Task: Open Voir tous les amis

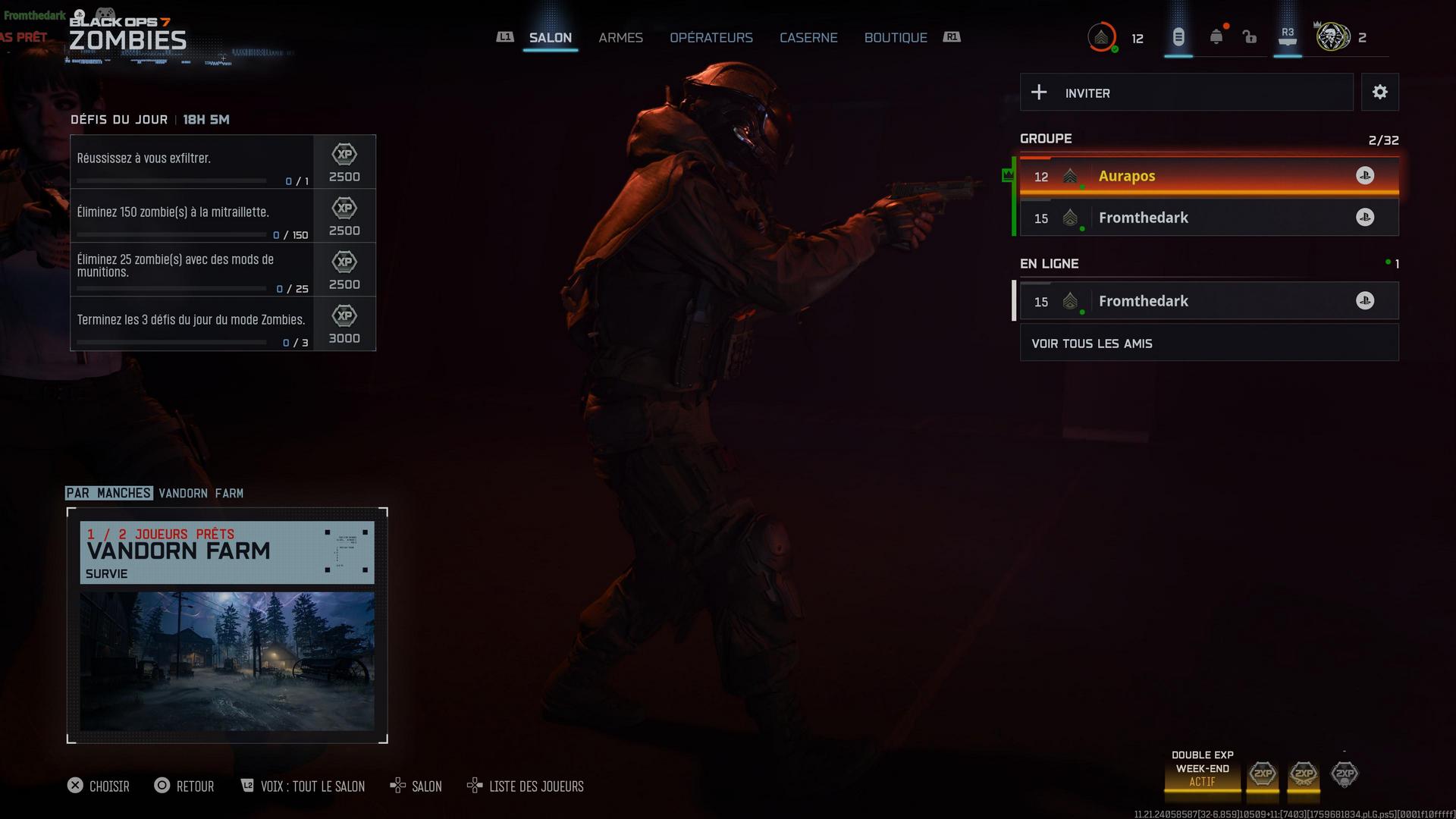Action: (x=1208, y=344)
